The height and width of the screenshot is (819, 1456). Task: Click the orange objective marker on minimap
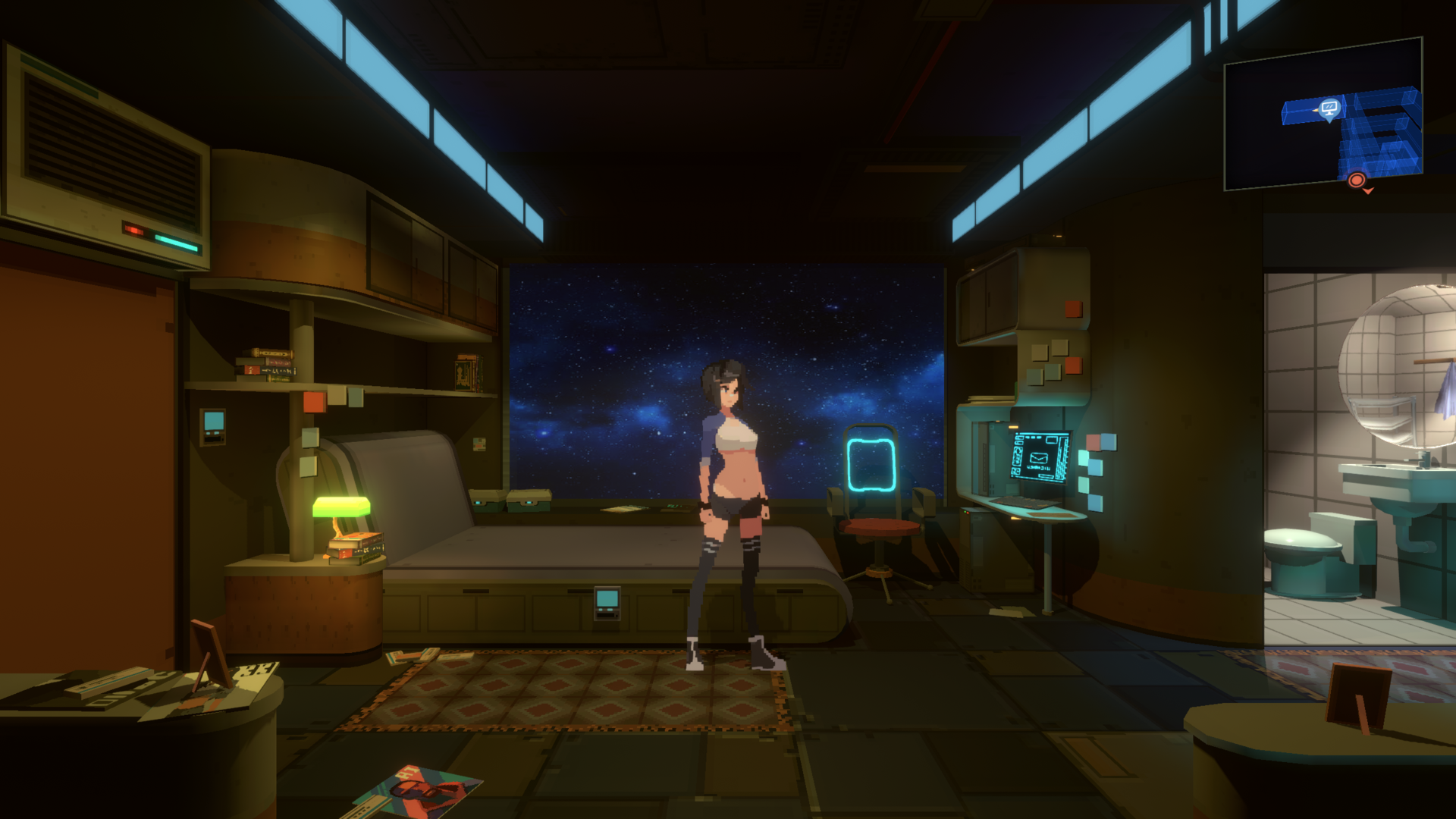pos(1357,181)
